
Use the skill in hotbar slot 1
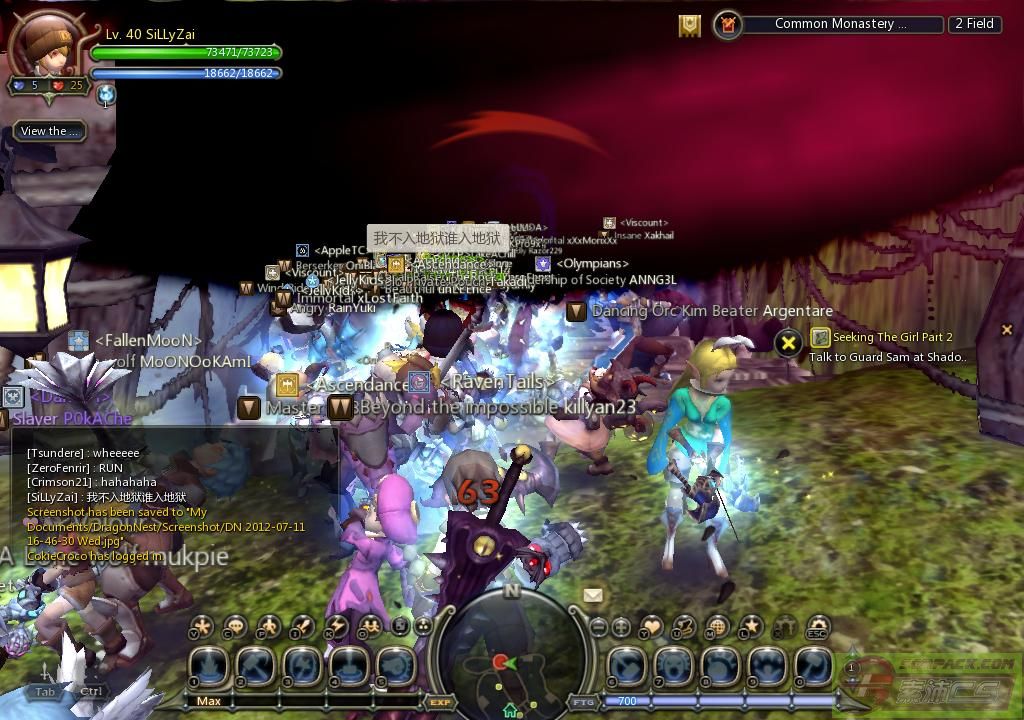(x=208, y=667)
